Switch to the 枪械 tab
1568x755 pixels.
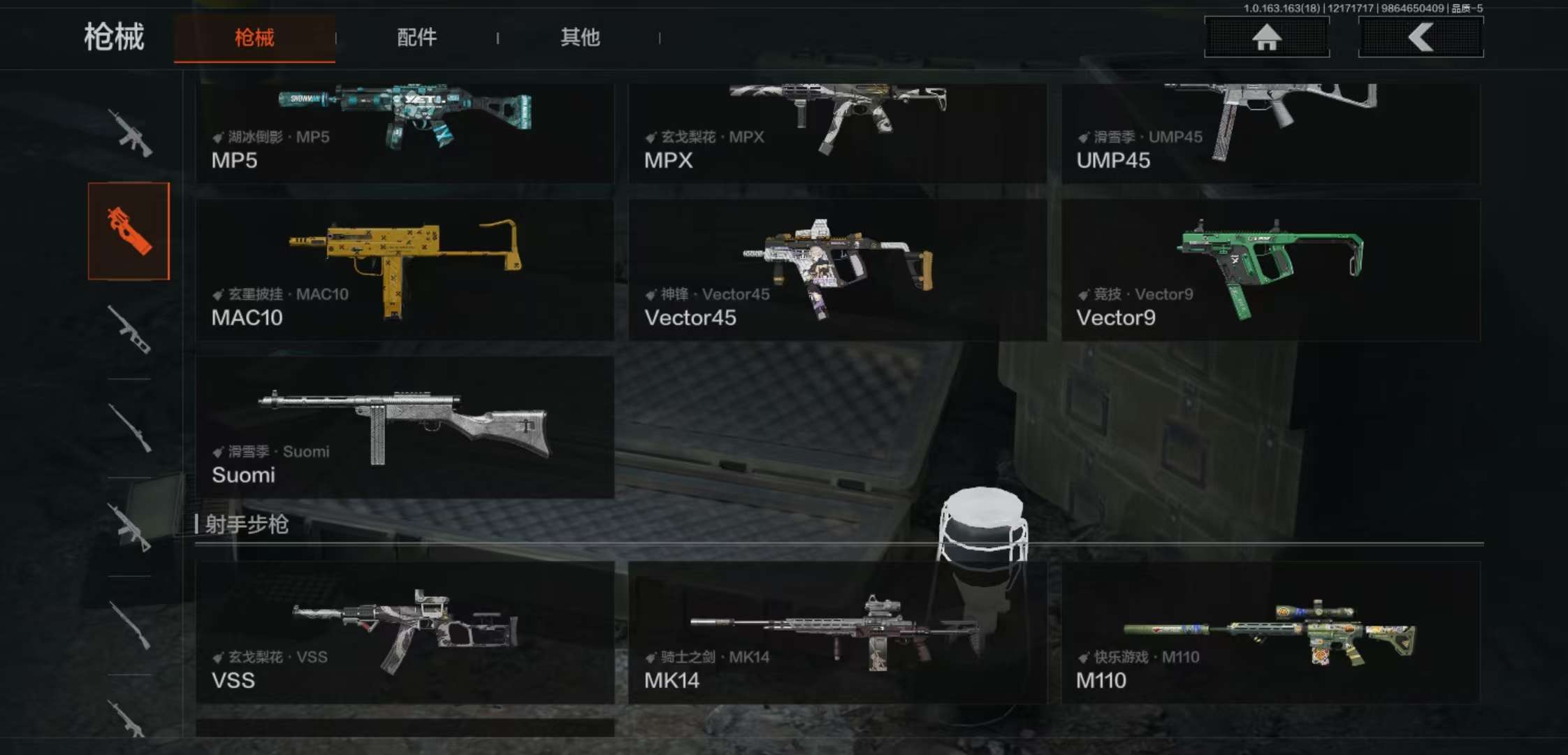pyautogui.click(x=254, y=38)
